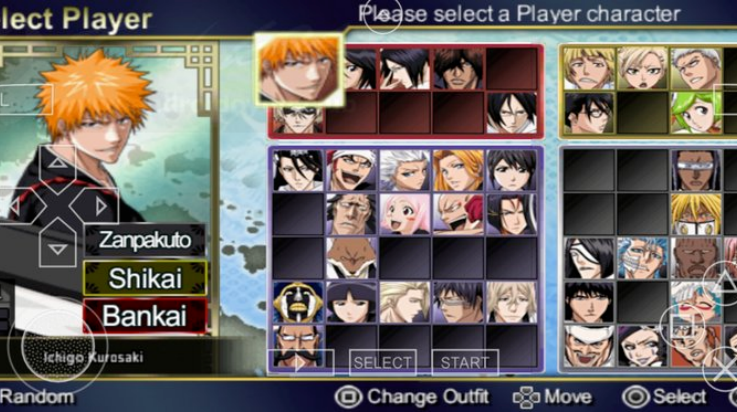Choose pink-haired Yachiru's portrait
This screenshot has width=737, height=412.
click(x=404, y=213)
